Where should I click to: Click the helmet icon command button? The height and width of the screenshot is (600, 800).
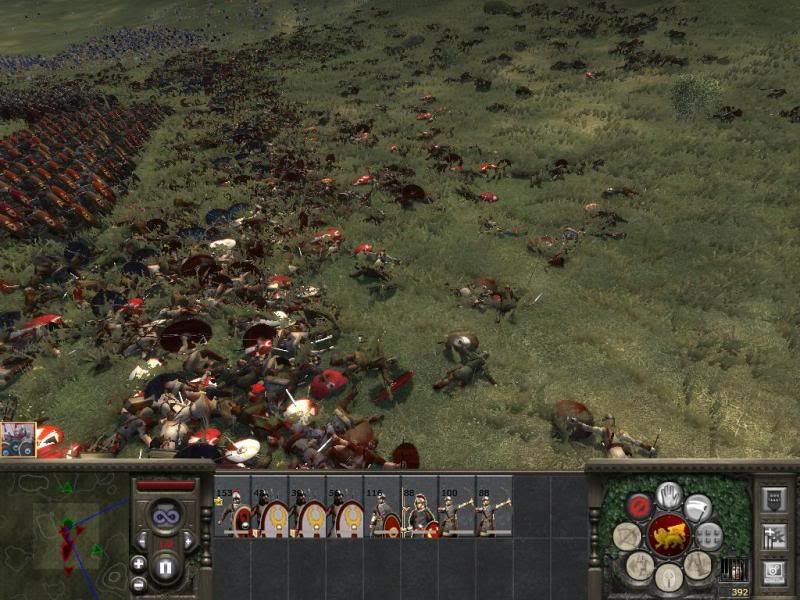point(669,577)
